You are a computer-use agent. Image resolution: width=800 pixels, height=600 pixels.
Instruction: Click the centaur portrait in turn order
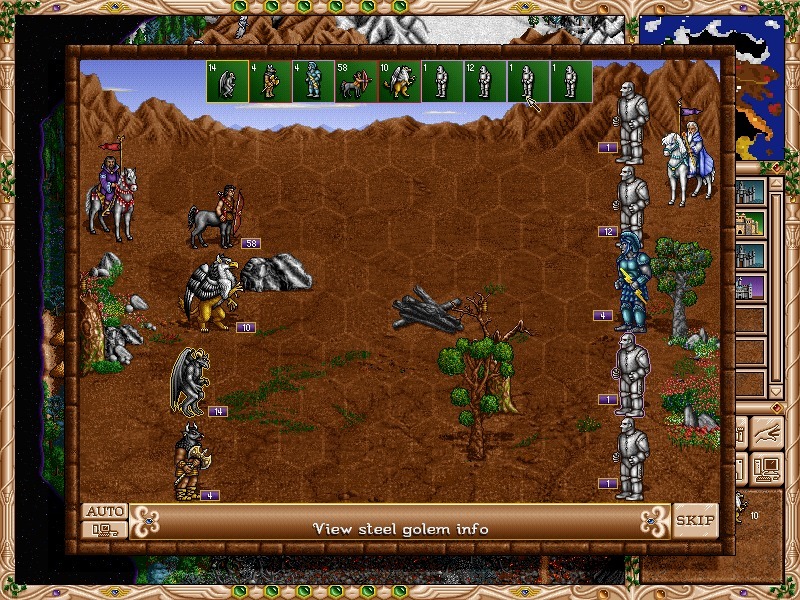pos(357,81)
